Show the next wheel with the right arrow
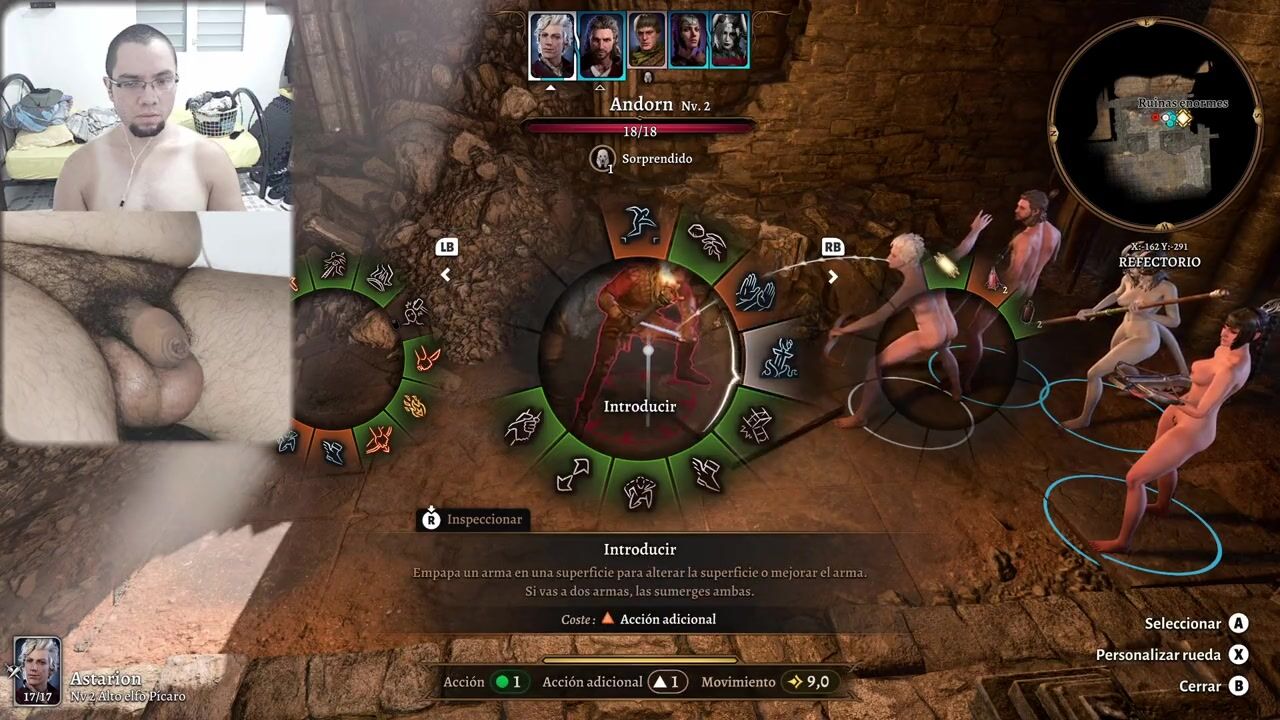Viewport: 1280px width, 720px height. pos(832,277)
